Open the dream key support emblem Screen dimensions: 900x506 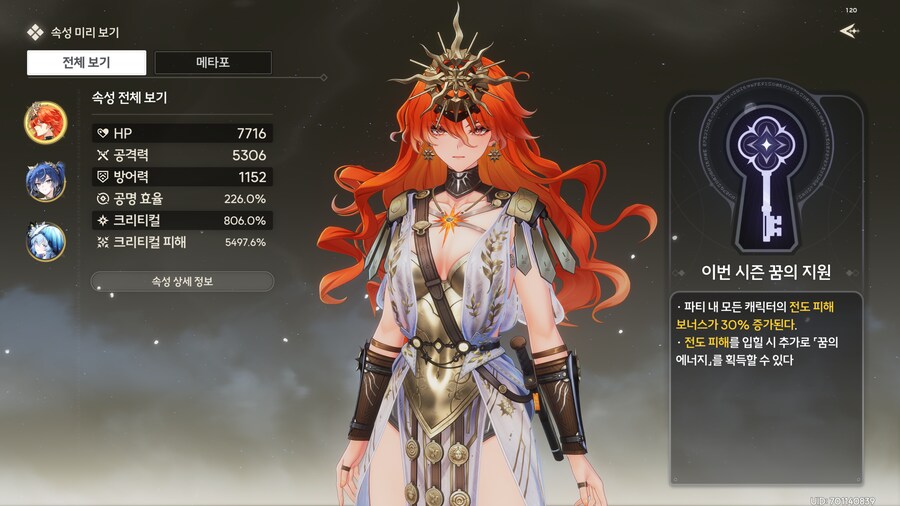[765, 178]
